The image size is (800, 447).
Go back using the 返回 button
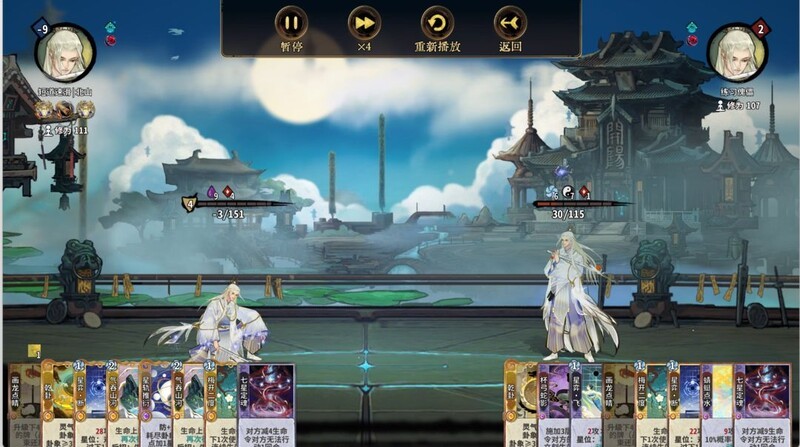point(510,23)
